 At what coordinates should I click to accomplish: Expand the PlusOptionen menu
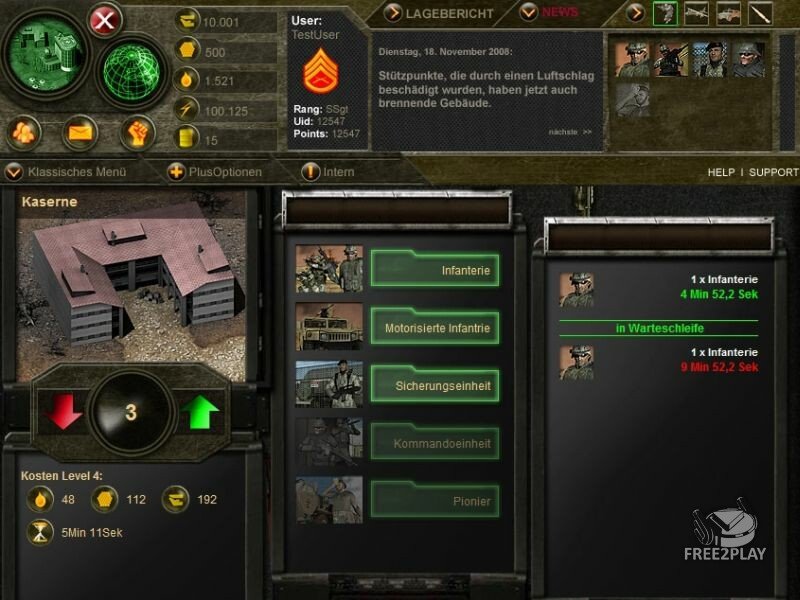(x=216, y=172)
